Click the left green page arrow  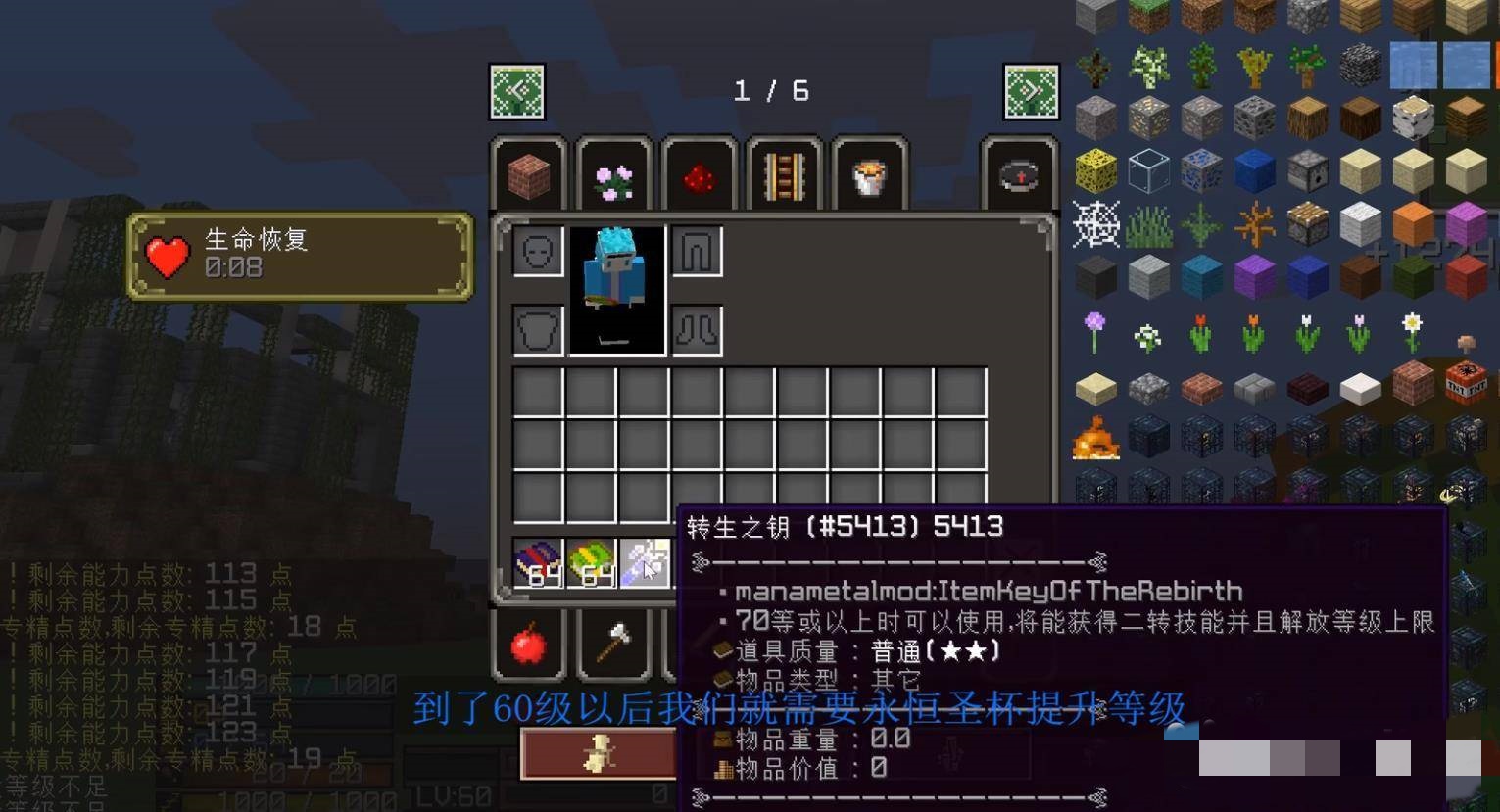tap(516, 91)
